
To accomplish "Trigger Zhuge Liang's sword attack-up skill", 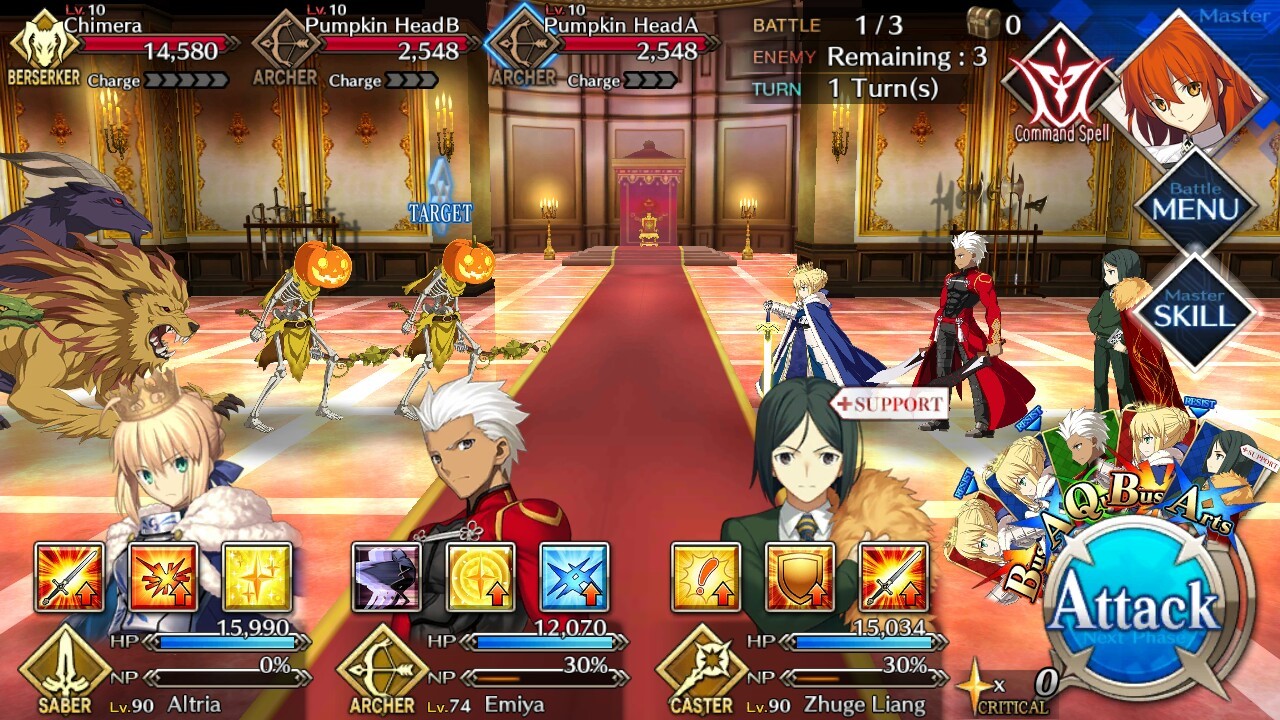I will 893,577.
